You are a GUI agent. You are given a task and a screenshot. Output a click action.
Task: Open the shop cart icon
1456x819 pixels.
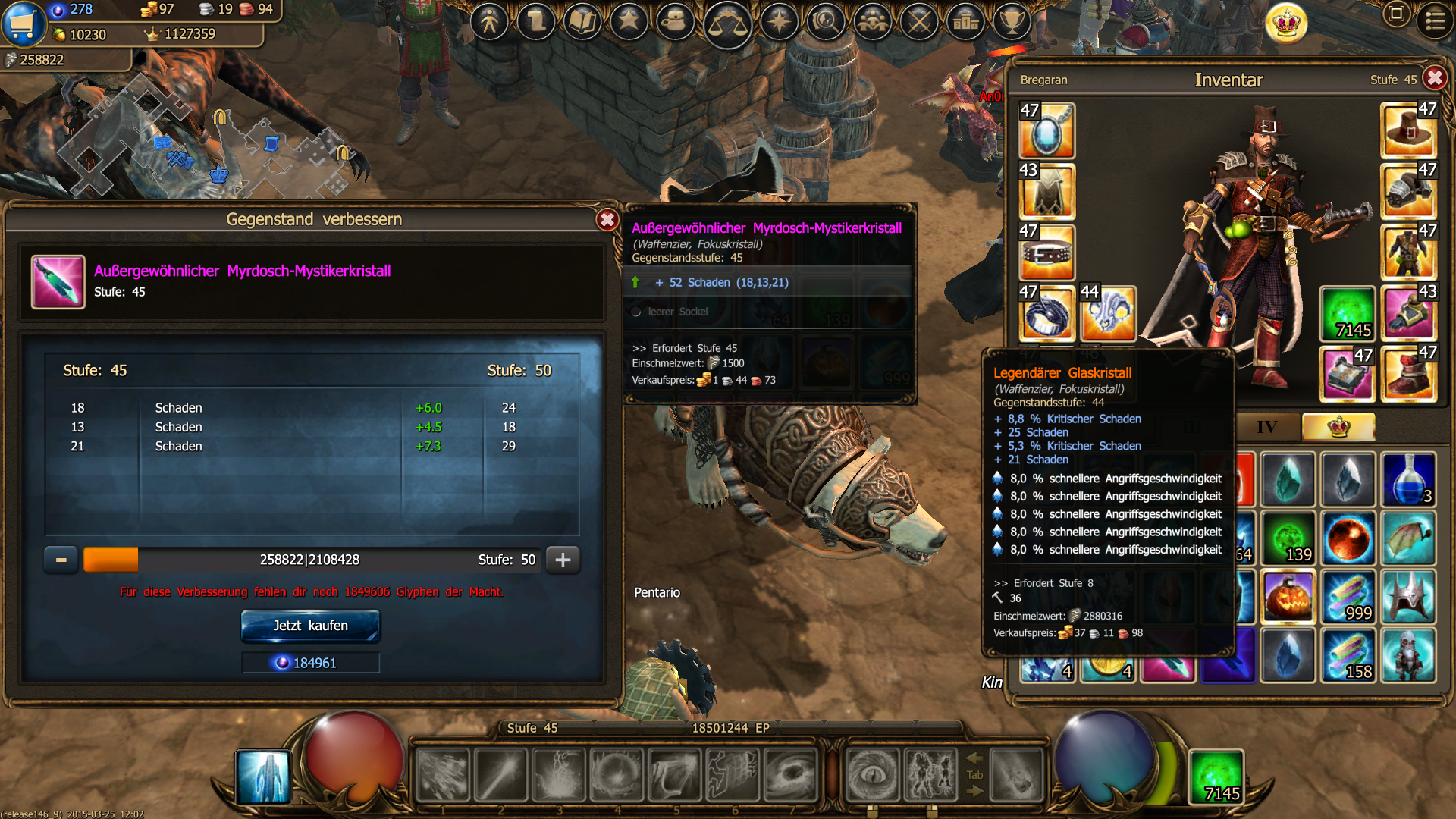coord(24,23)
